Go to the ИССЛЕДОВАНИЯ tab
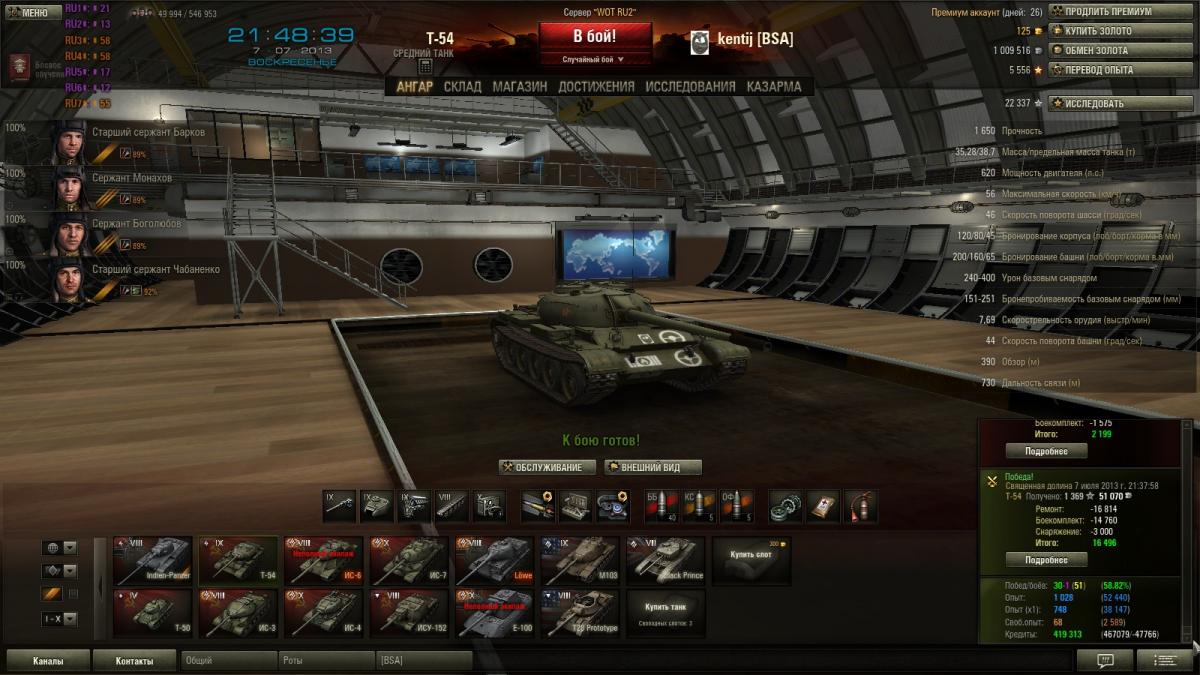Viewport: 1200px width, 675px height. 690,87
